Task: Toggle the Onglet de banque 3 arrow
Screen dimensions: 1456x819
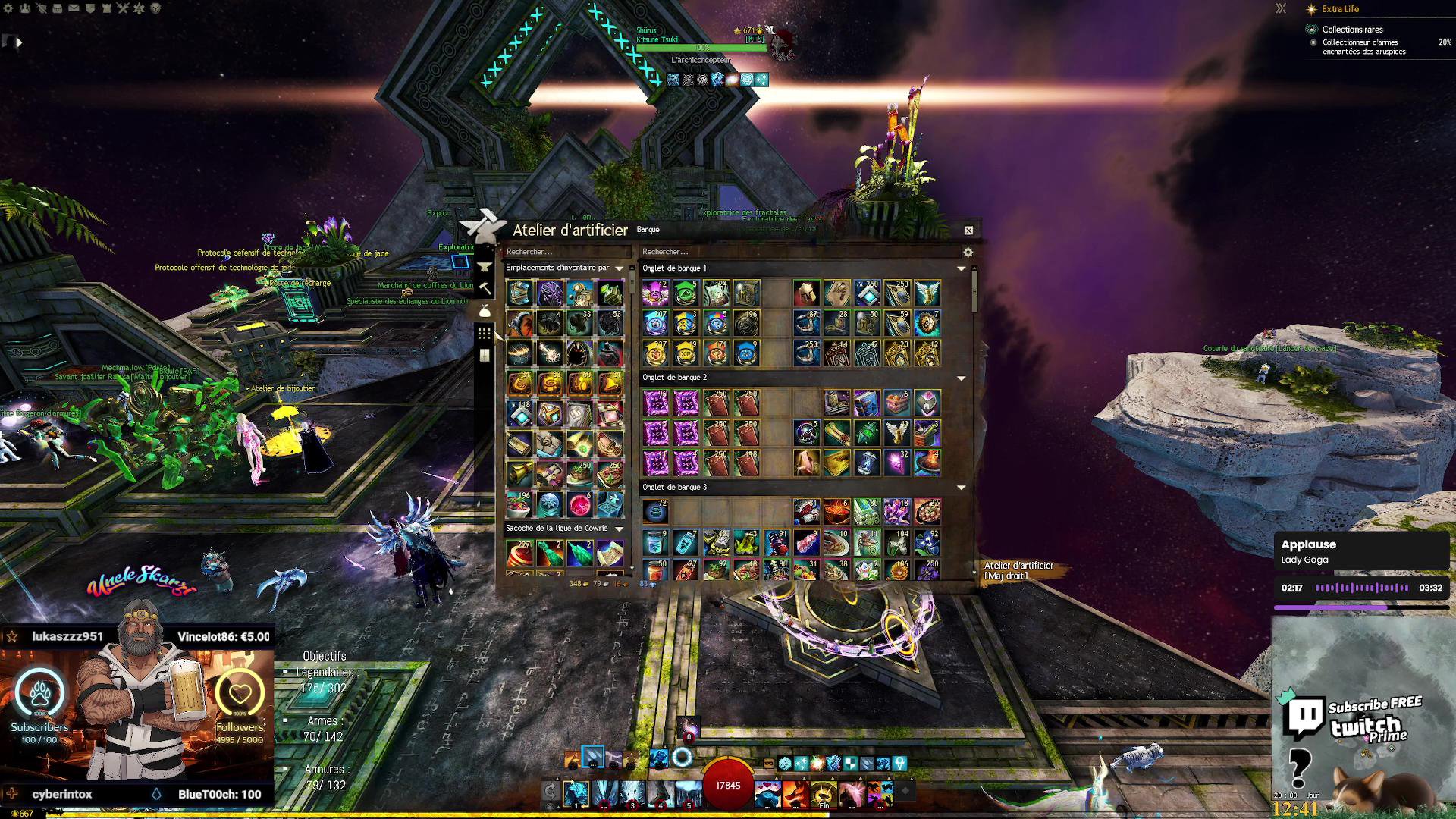Action: coord(961,488)
